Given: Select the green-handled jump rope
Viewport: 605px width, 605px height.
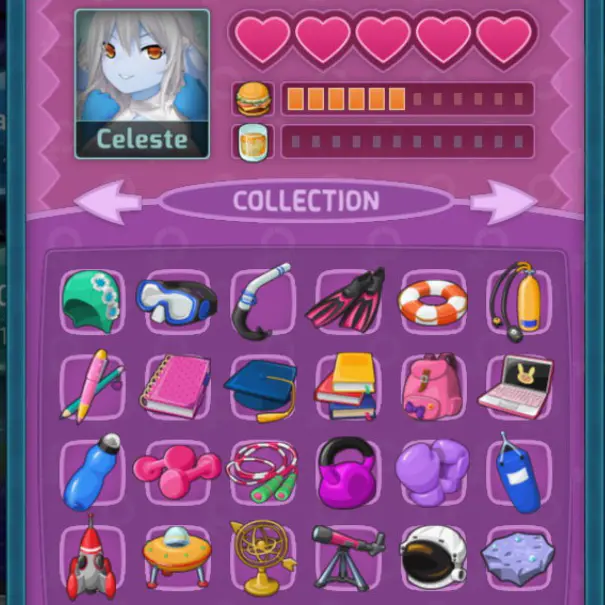Looking at the screenshot, I should tap(261, 471).
